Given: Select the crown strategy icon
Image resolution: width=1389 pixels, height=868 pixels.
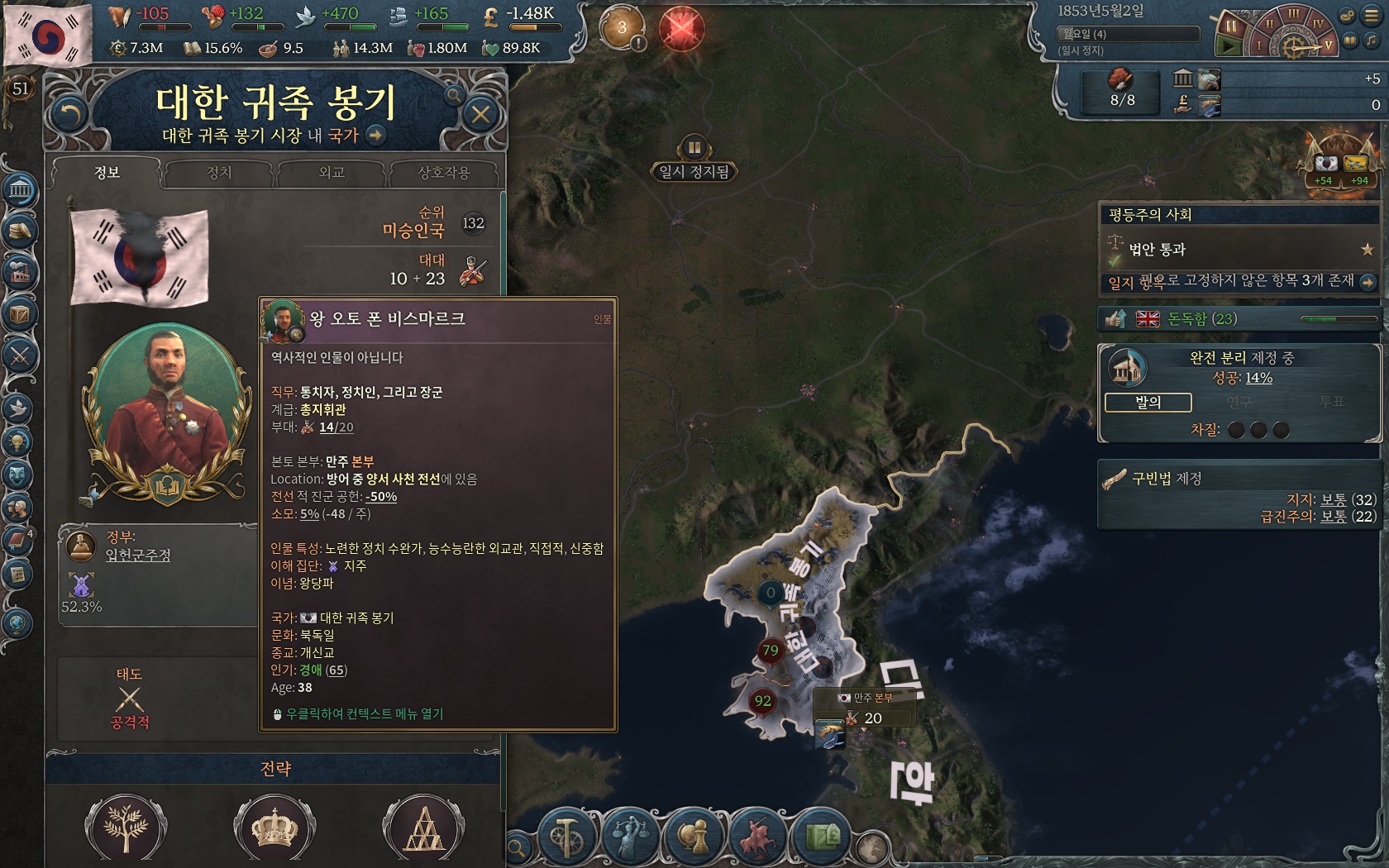Looking at the screenshot, I should pos(274,827).
